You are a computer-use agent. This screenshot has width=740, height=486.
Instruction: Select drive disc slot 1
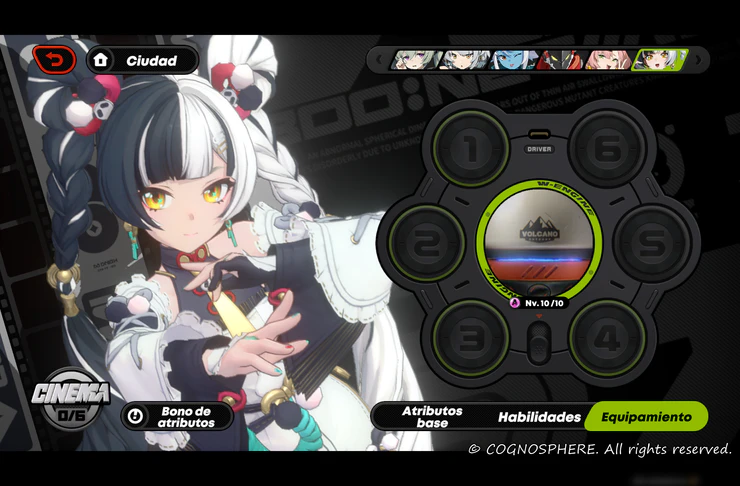coord(471,148)
